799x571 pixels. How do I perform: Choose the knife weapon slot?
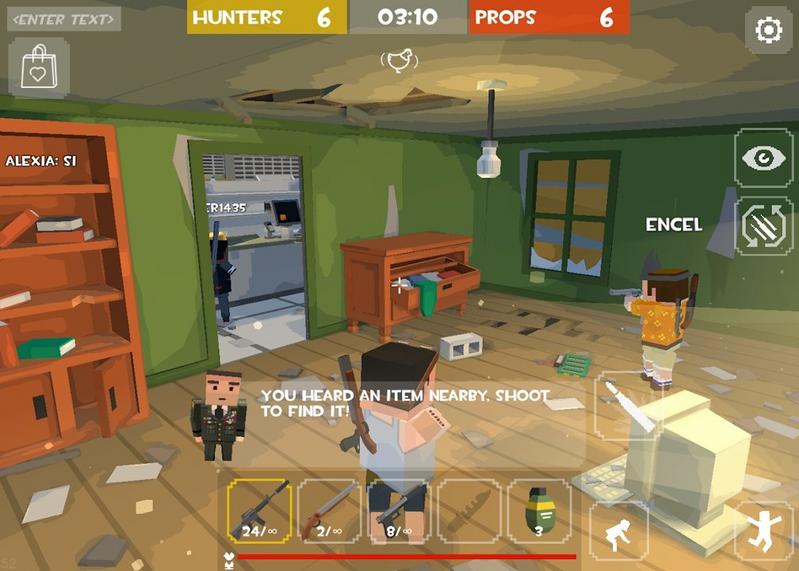coord(469,510)
